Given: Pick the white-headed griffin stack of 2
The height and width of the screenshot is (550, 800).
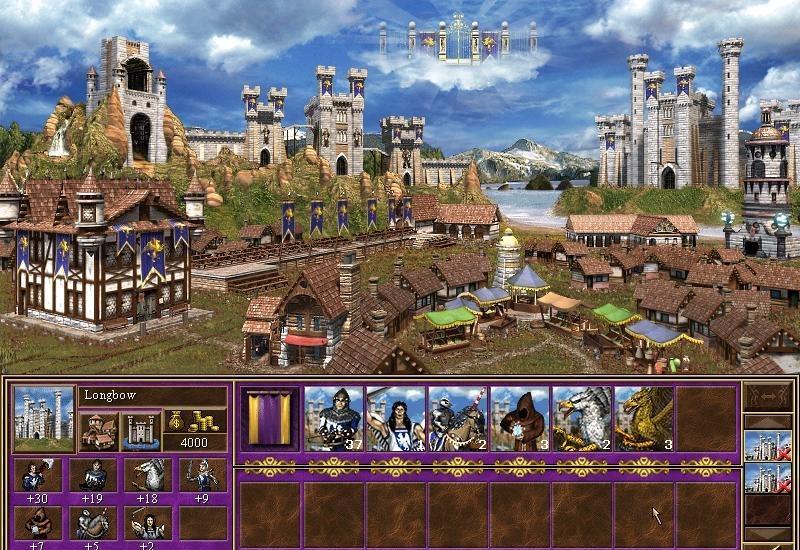Looking at the screenshot, I should (x=581, y=418).
